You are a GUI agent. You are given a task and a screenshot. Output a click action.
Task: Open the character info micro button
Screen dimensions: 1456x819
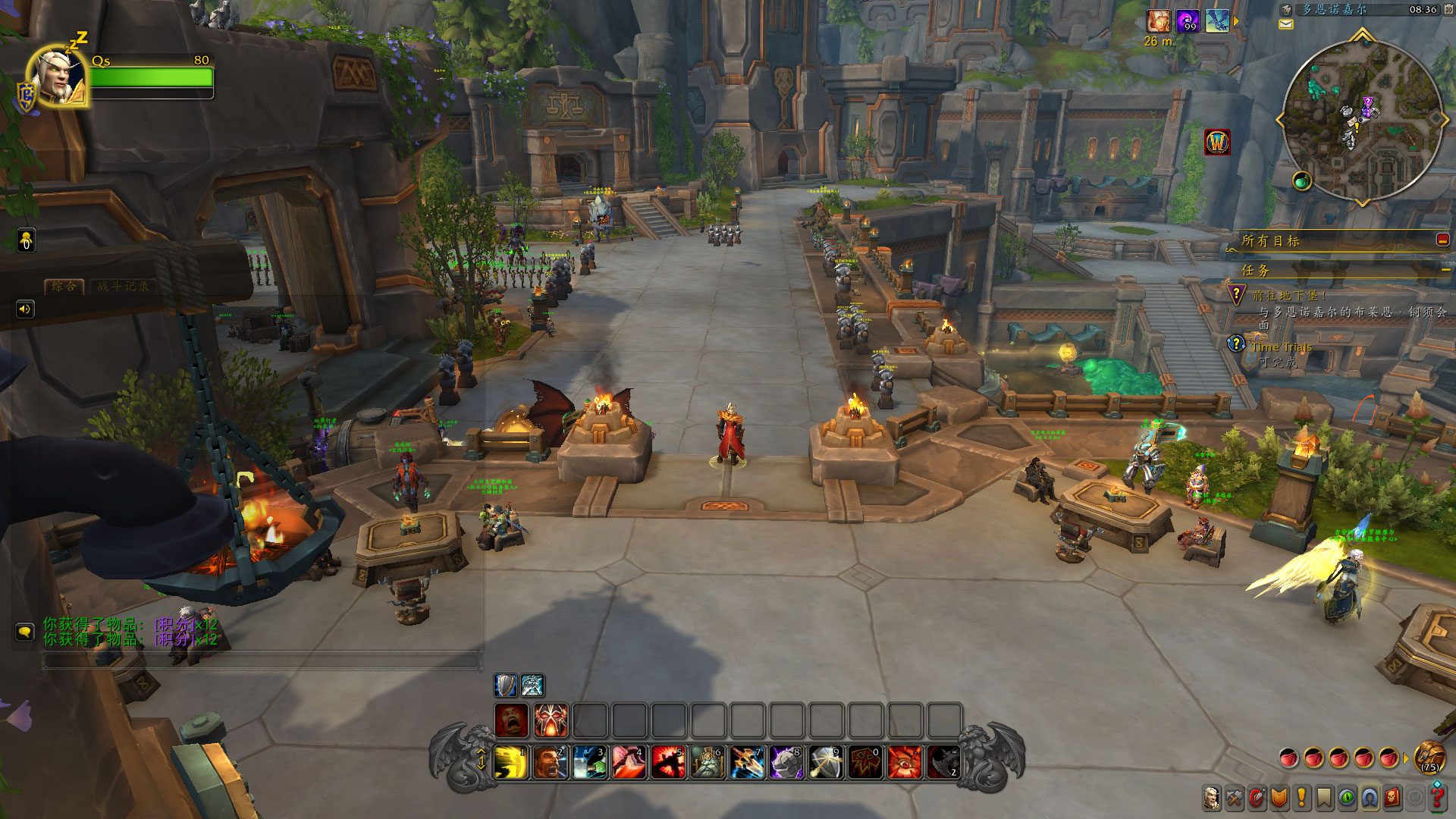click(x=1211, y=798)
